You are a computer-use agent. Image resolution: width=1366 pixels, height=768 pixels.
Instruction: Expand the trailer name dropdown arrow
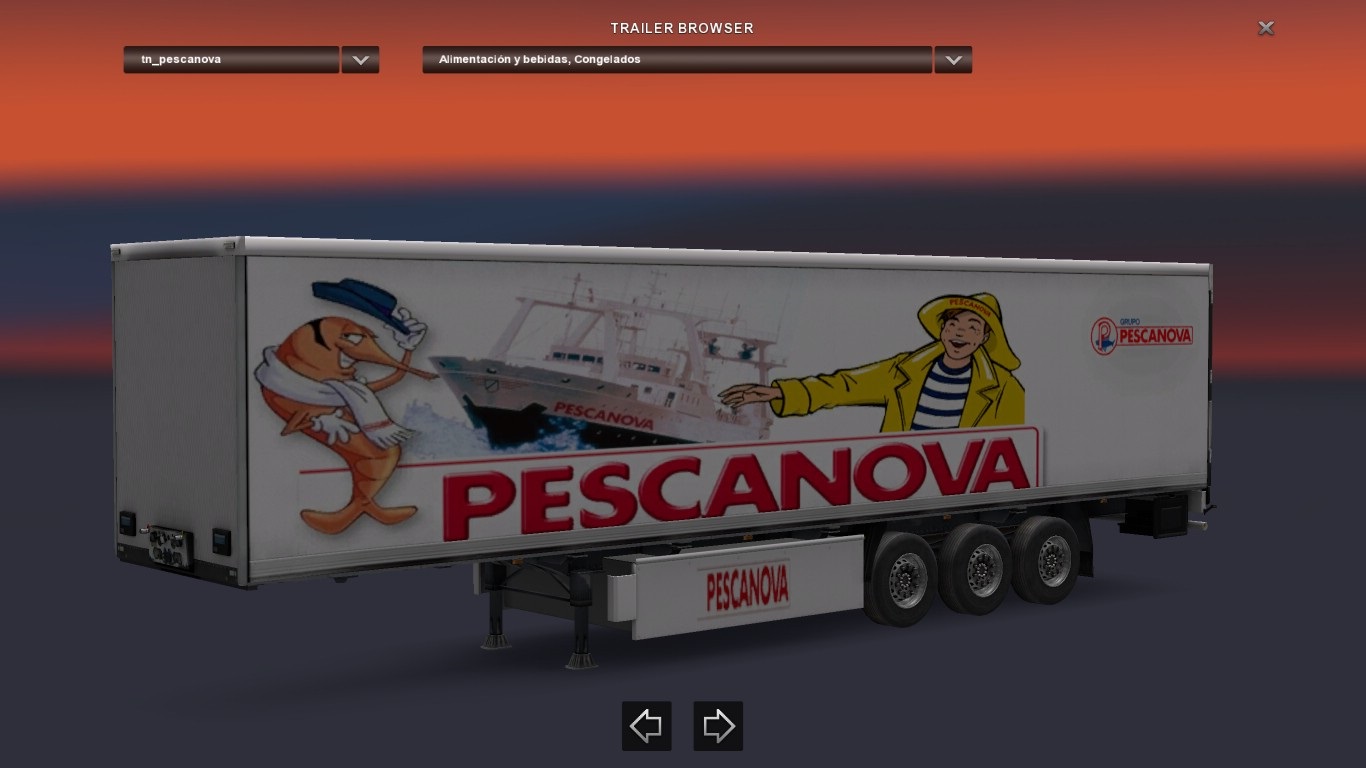pyautogui.click(x=360, y=60)
